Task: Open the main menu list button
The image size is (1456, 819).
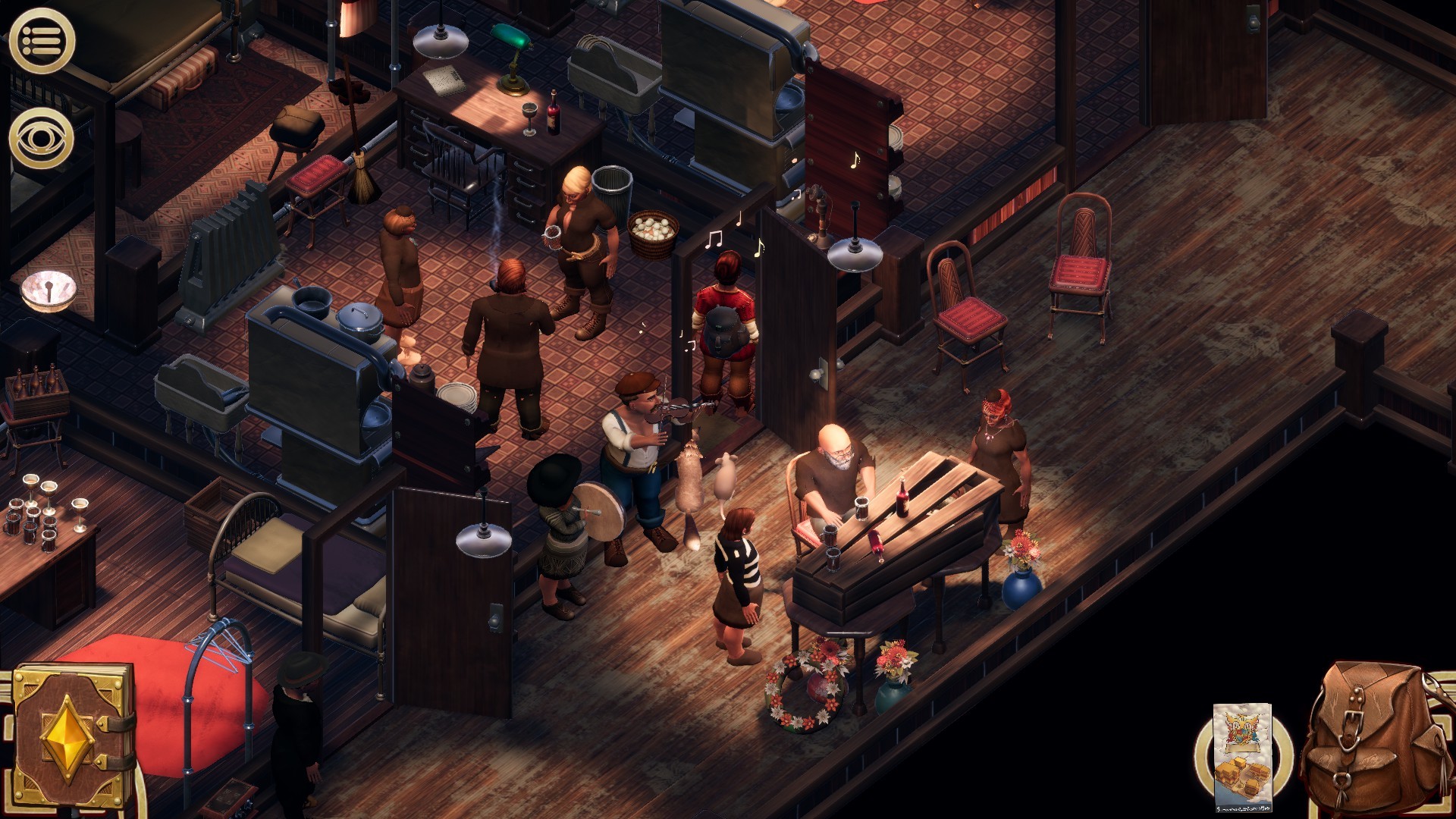Action: 42,41
